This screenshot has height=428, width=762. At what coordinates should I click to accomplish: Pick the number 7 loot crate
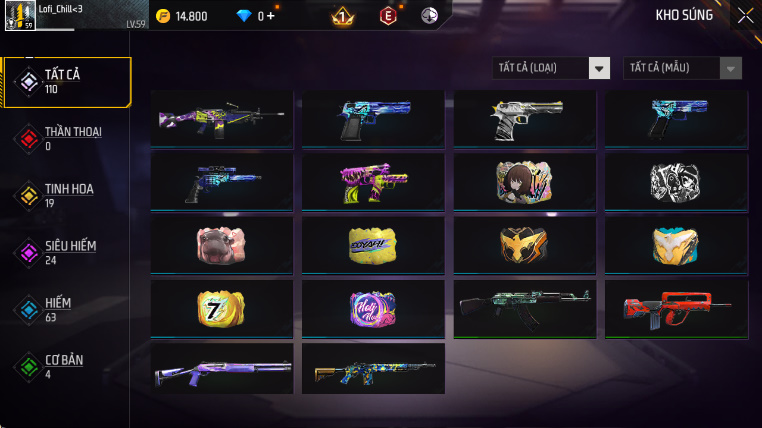pyautogui.click(x=221, y=309)
